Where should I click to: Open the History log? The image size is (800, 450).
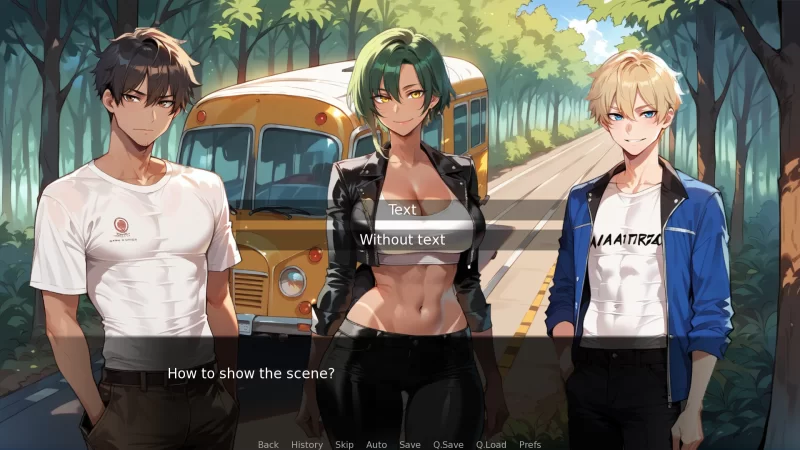pyautogui.click(x=307, y=444)
